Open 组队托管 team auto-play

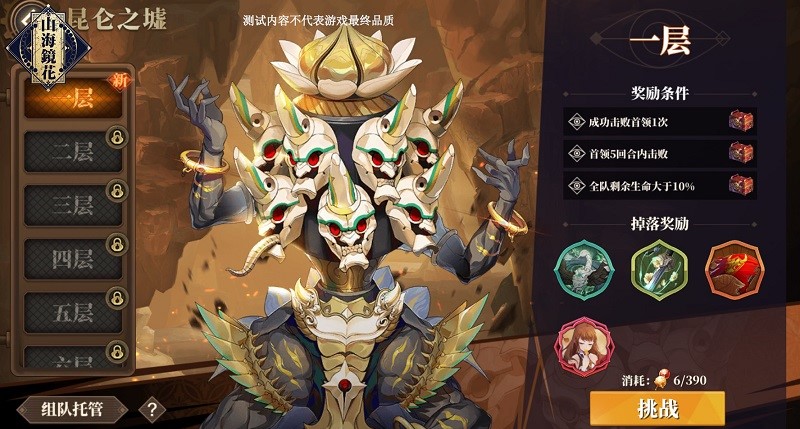pos(73,408)
